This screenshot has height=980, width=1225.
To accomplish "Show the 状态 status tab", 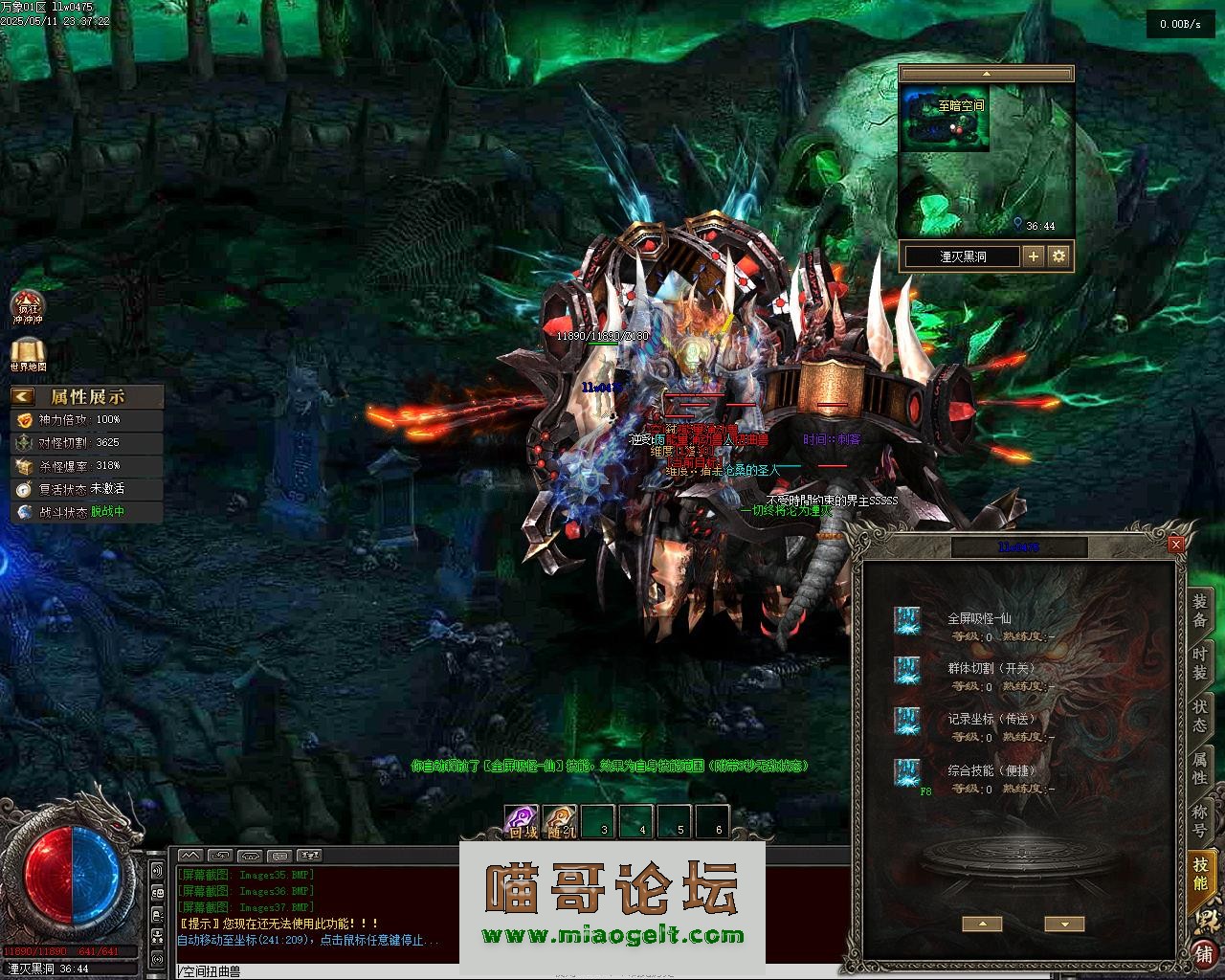I will (1199, 715).
